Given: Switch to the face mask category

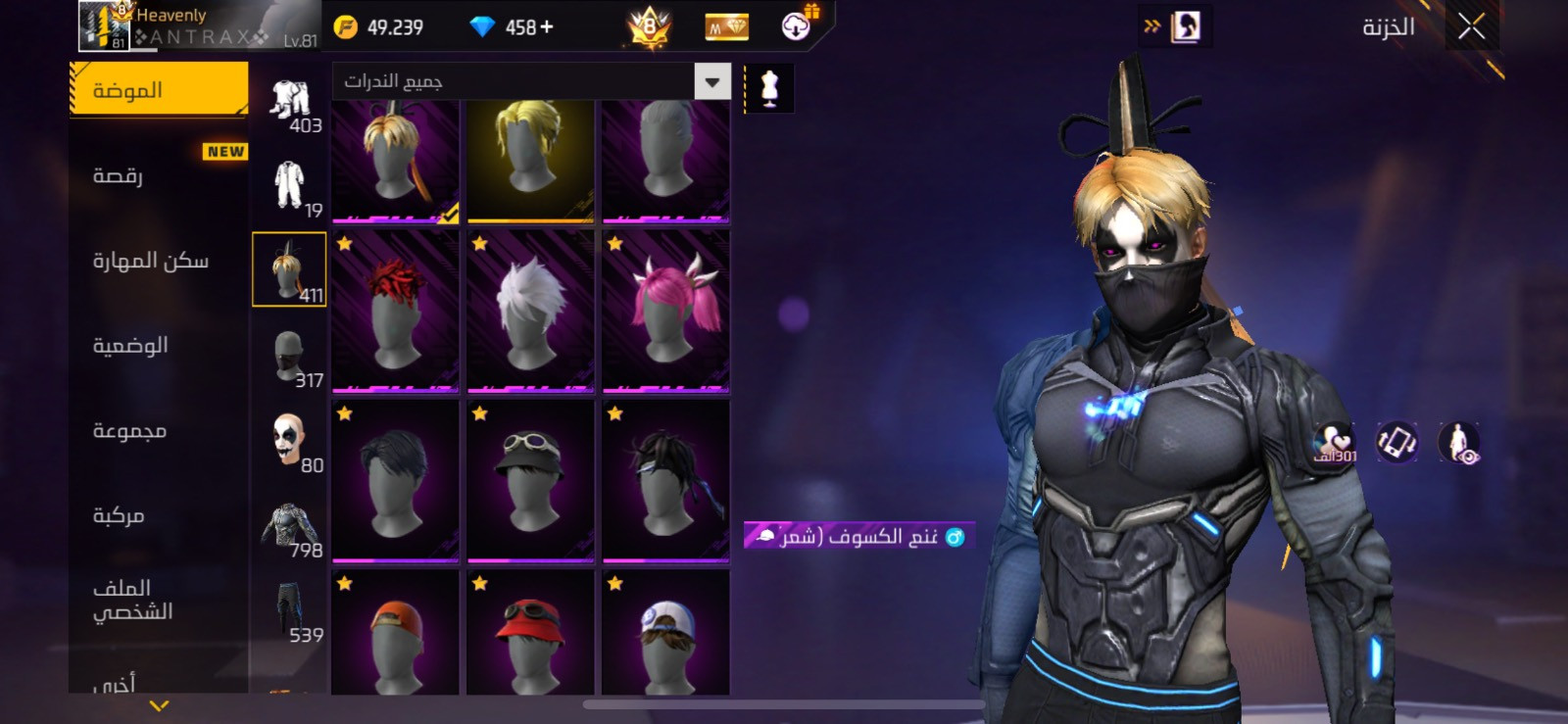Looking at the screenshot, I should [289, 355].
